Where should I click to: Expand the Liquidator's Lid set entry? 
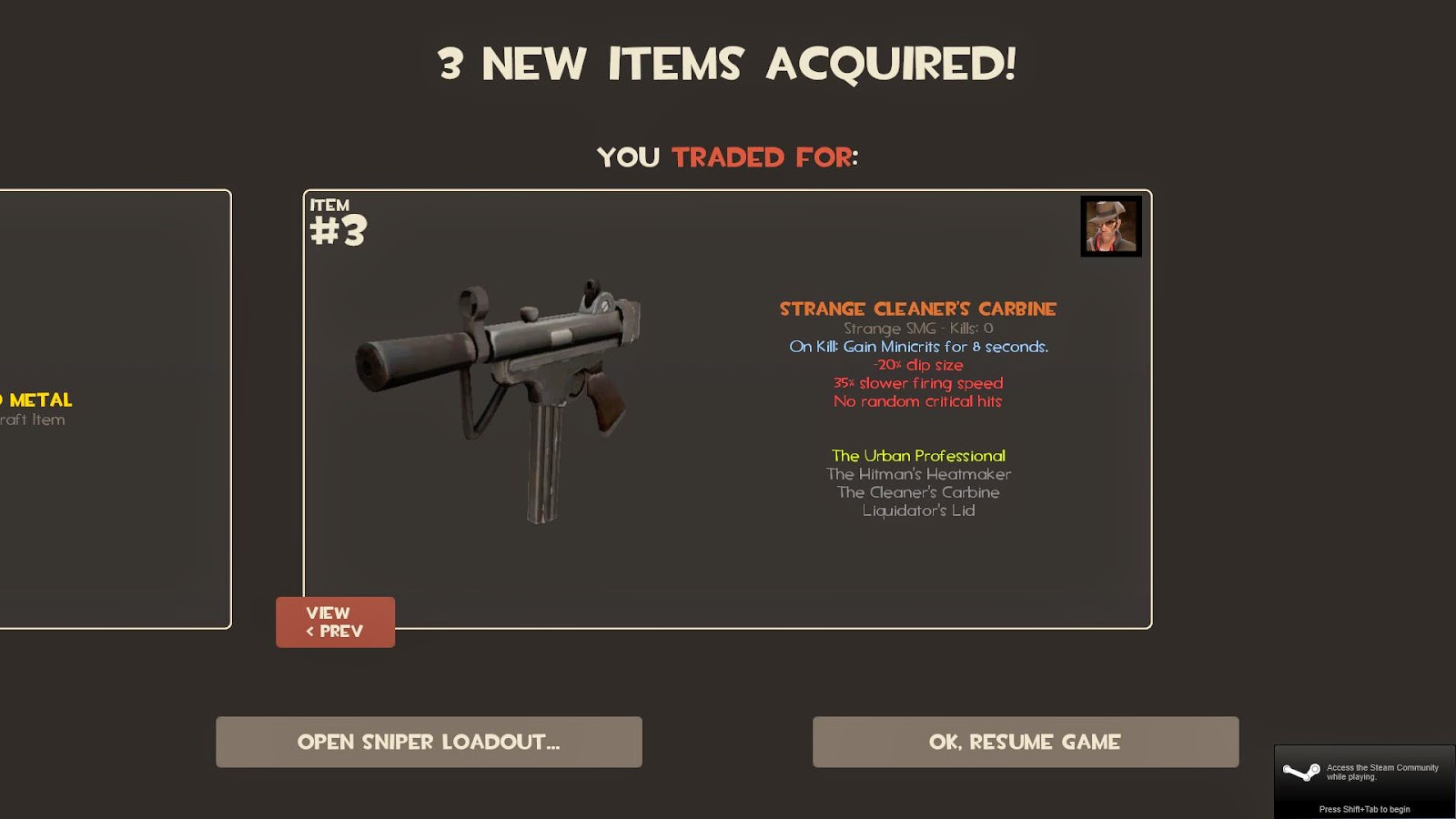coord(918,511)
